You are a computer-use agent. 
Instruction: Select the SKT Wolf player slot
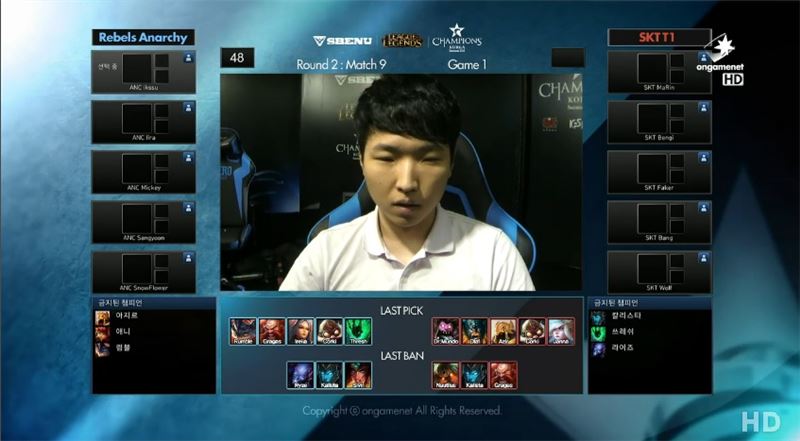point(660,272)
